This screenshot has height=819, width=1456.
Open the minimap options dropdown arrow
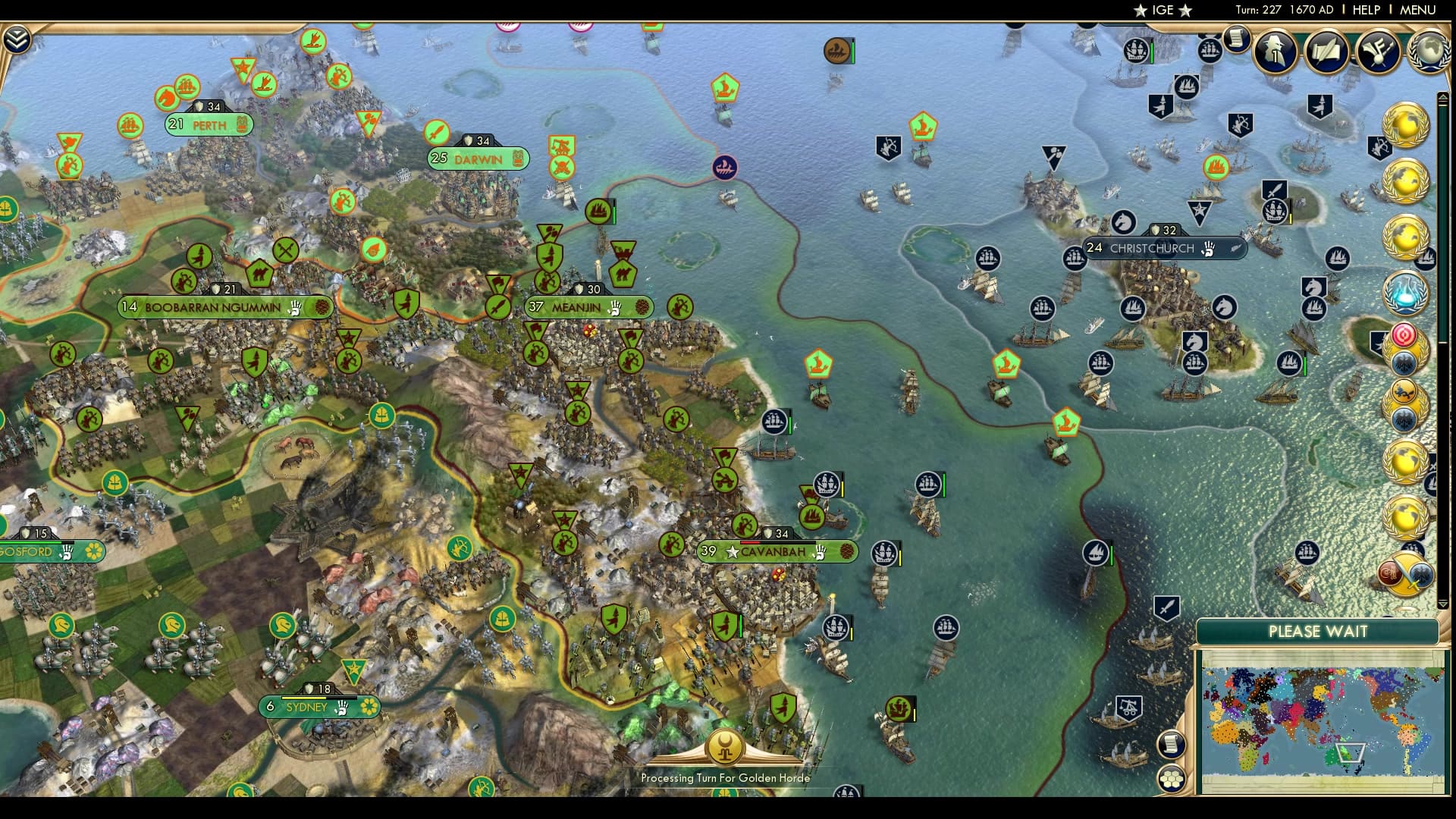(1442, 604)
